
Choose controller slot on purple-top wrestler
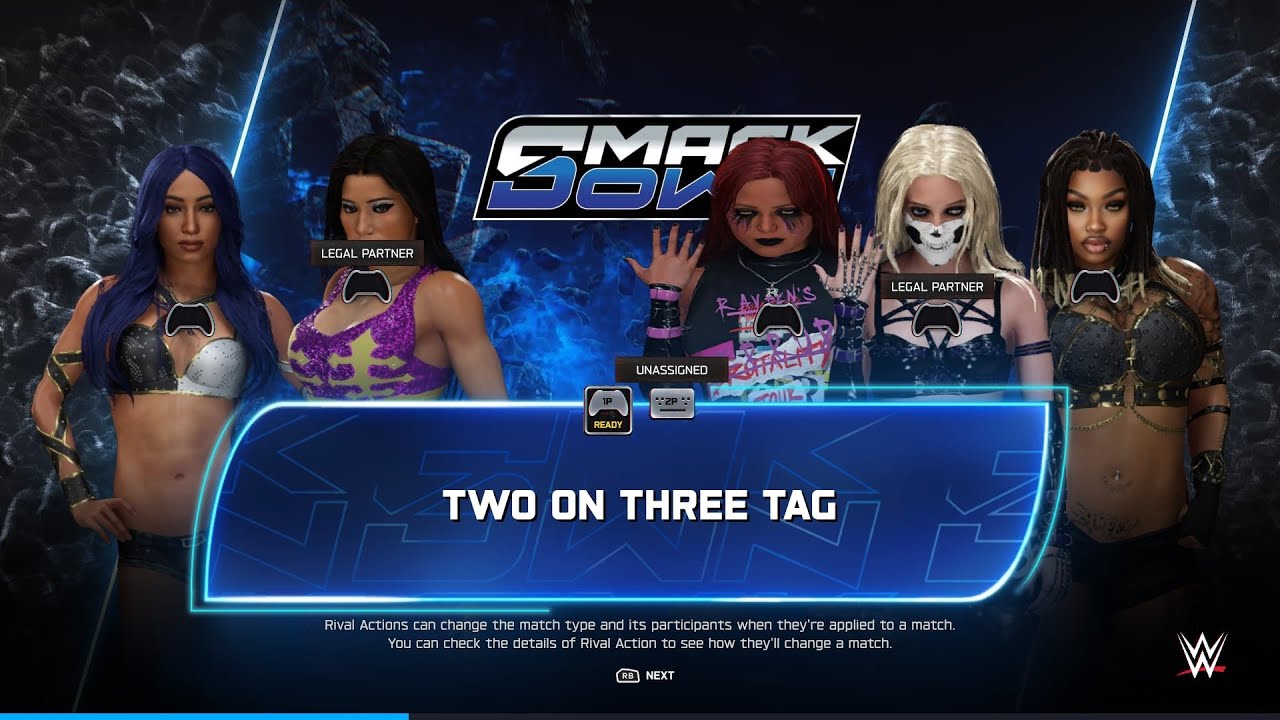coord(366,286)
